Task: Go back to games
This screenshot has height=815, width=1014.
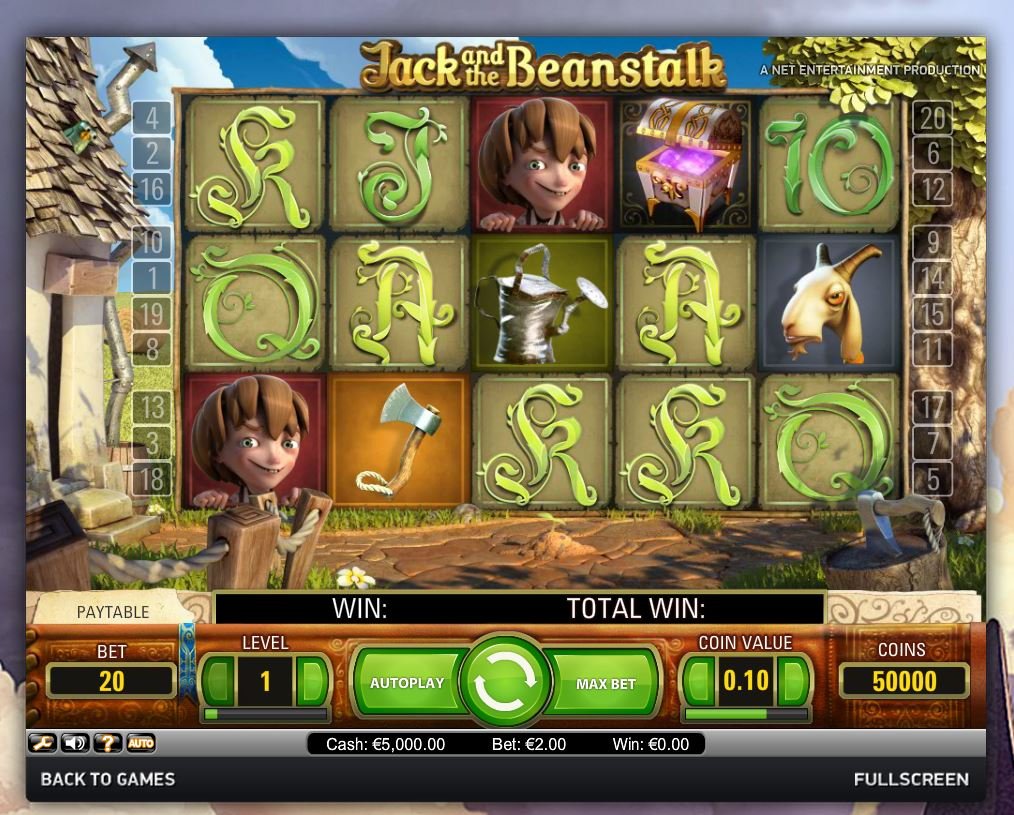Action: (x=107, y=779)
